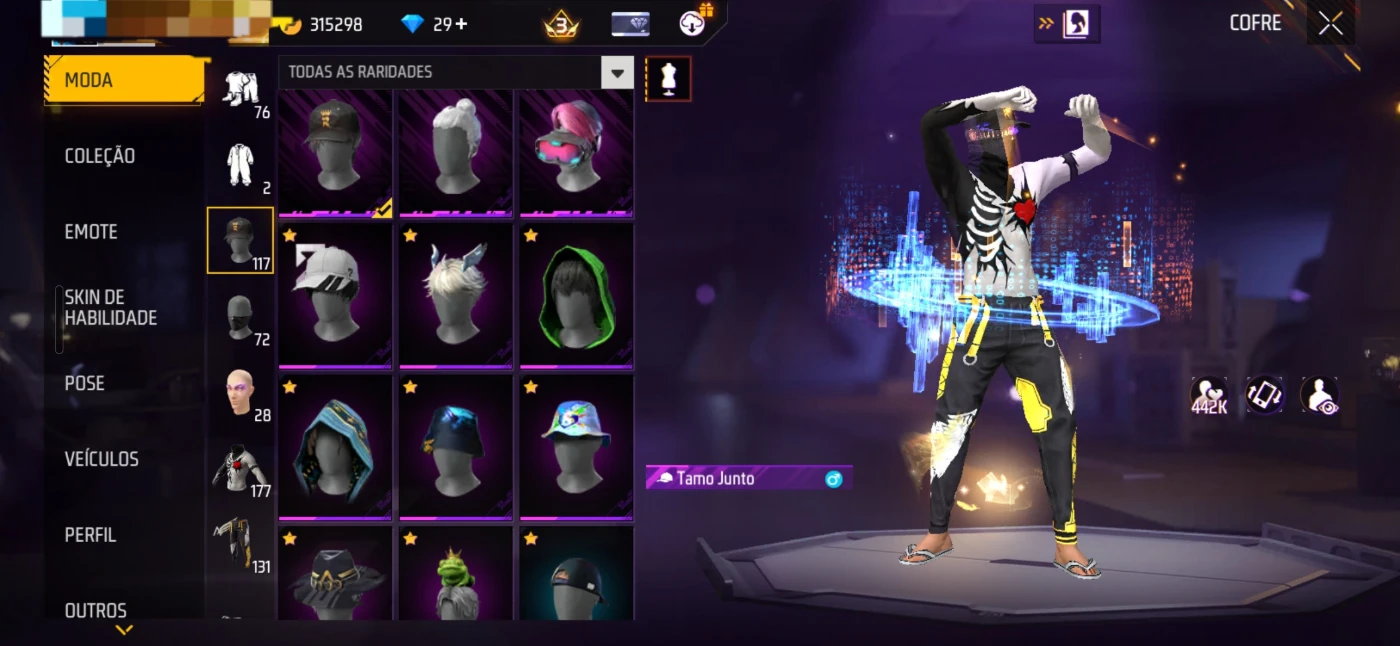Open the Moda tab

[124, 80]
